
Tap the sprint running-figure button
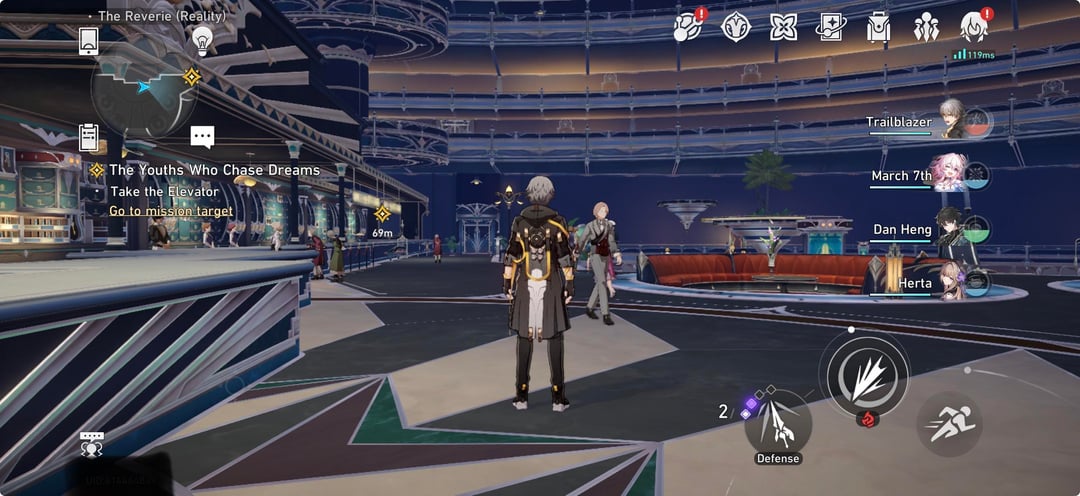pyautogui.click(x=949, y=423)
